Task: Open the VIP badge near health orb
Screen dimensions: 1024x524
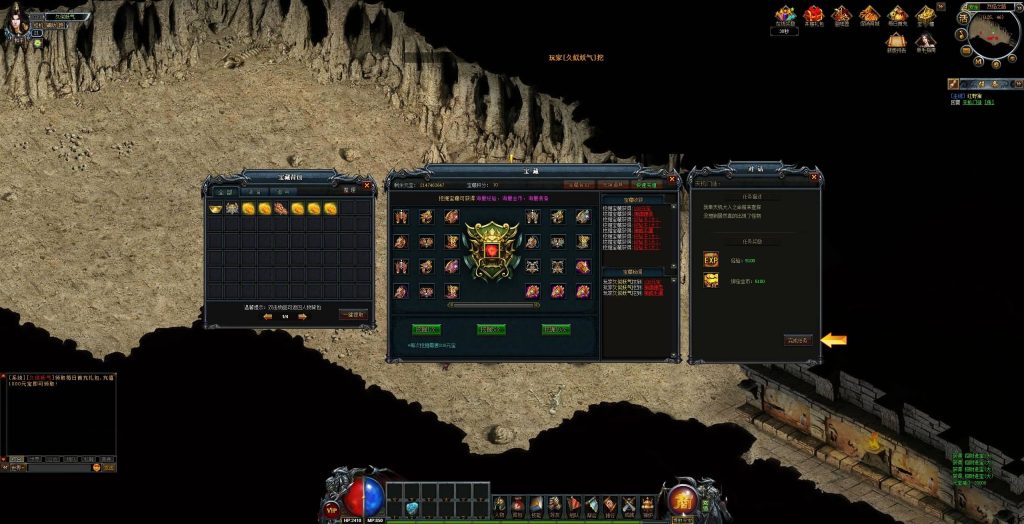Action: (332, 509)
